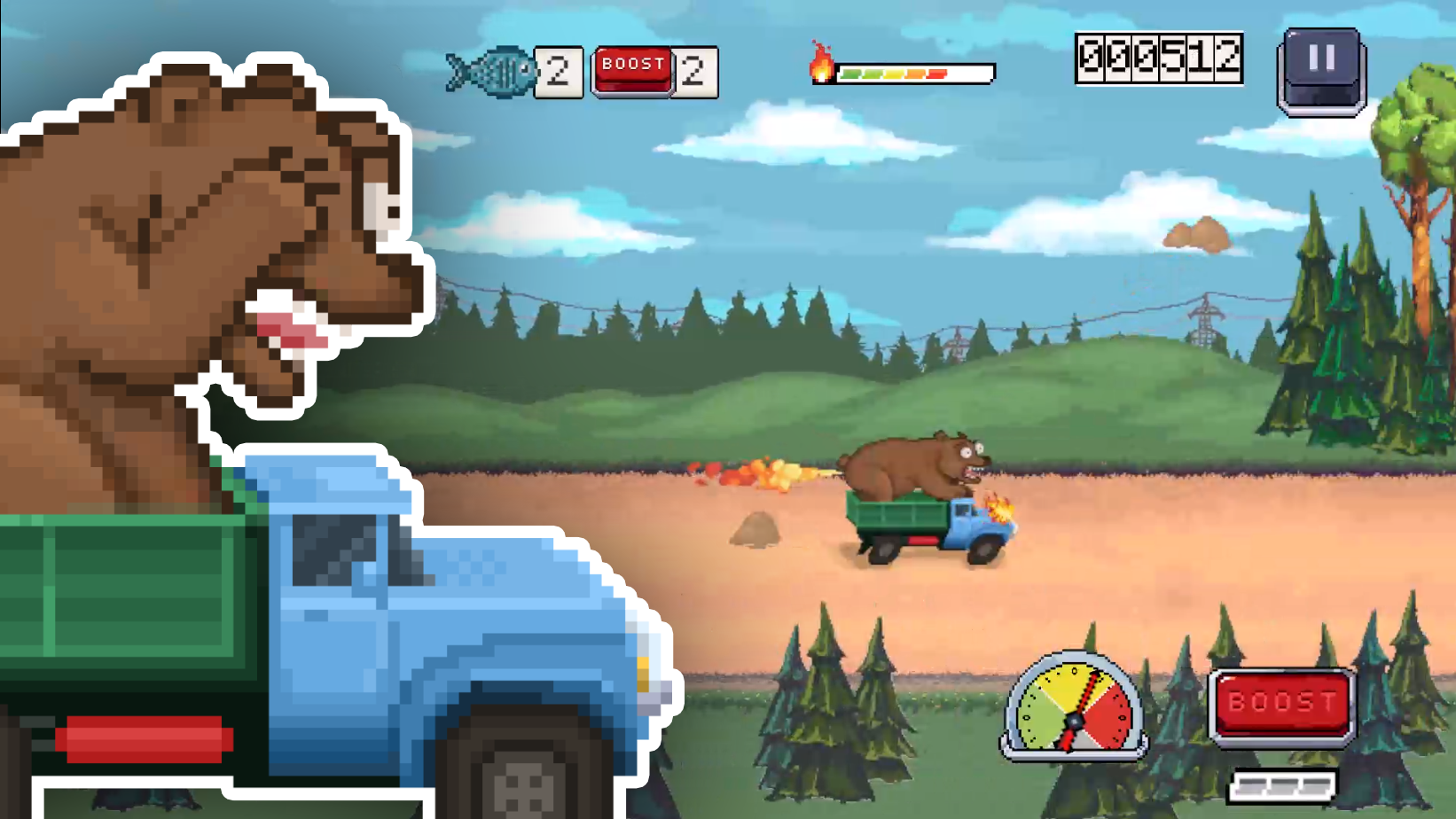Click the pause icon's double bars
The width and height of the screenshot is (1456, 819).
tap(1320, 58)
